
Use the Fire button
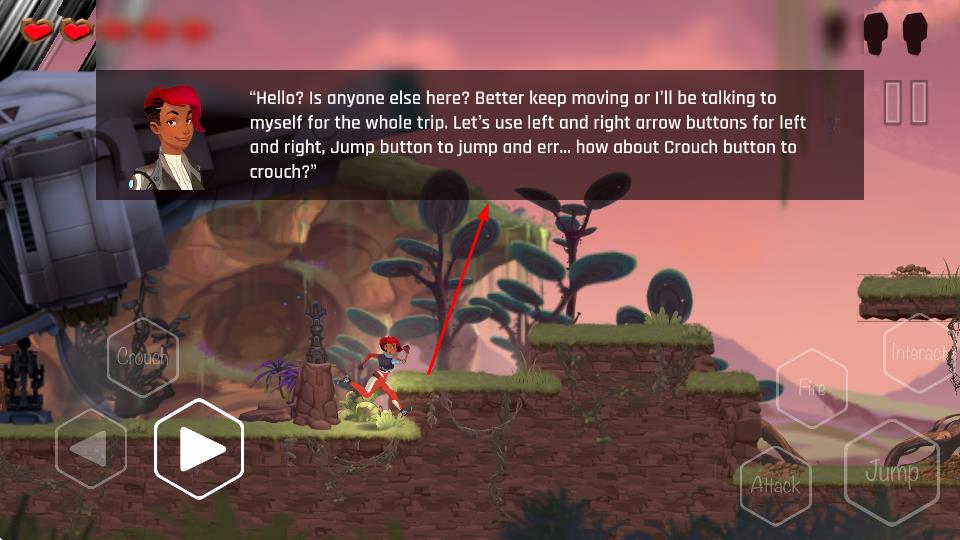812,388
